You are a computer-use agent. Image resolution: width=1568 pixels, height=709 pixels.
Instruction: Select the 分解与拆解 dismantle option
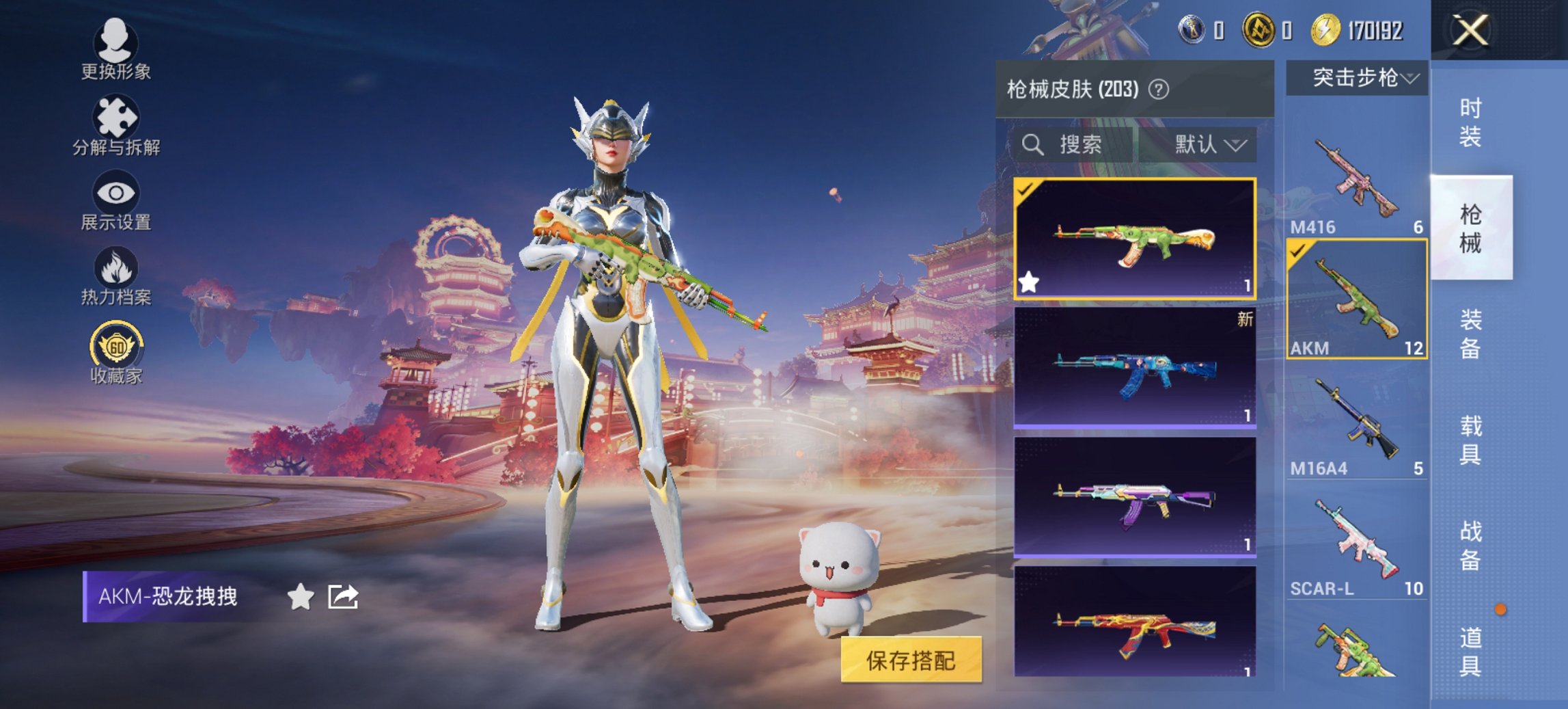pyautogui.click(x=116, y=126)
